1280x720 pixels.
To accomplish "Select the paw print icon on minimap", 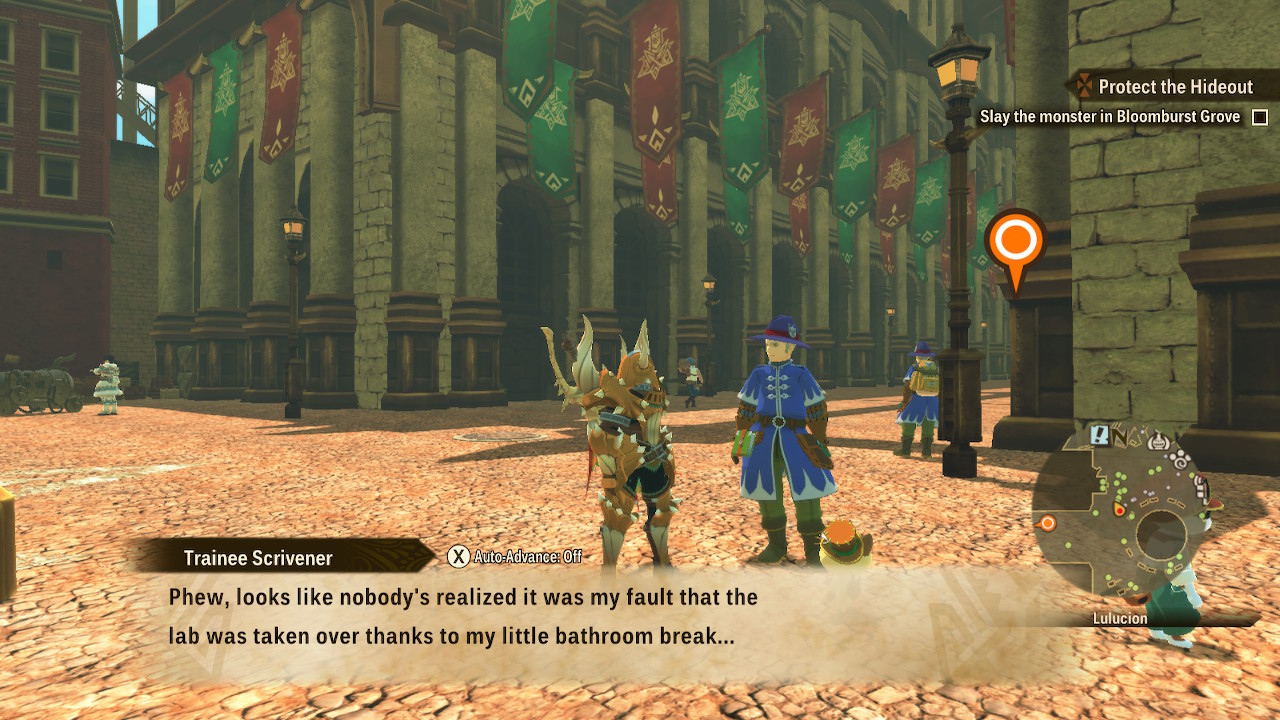I will click(1180, 460).
